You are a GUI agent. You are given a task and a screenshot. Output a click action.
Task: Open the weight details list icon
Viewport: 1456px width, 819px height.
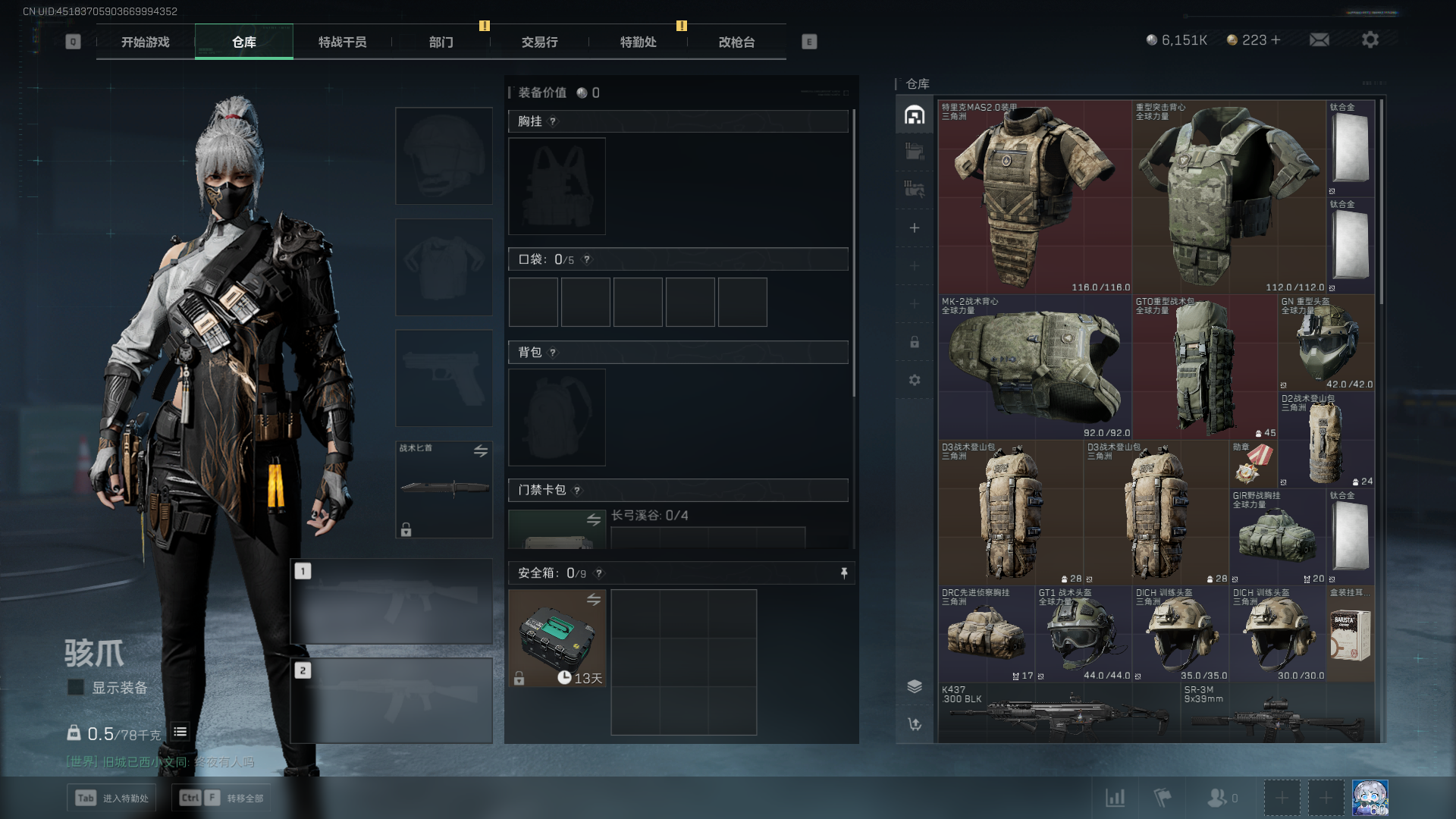coord(180,732)
